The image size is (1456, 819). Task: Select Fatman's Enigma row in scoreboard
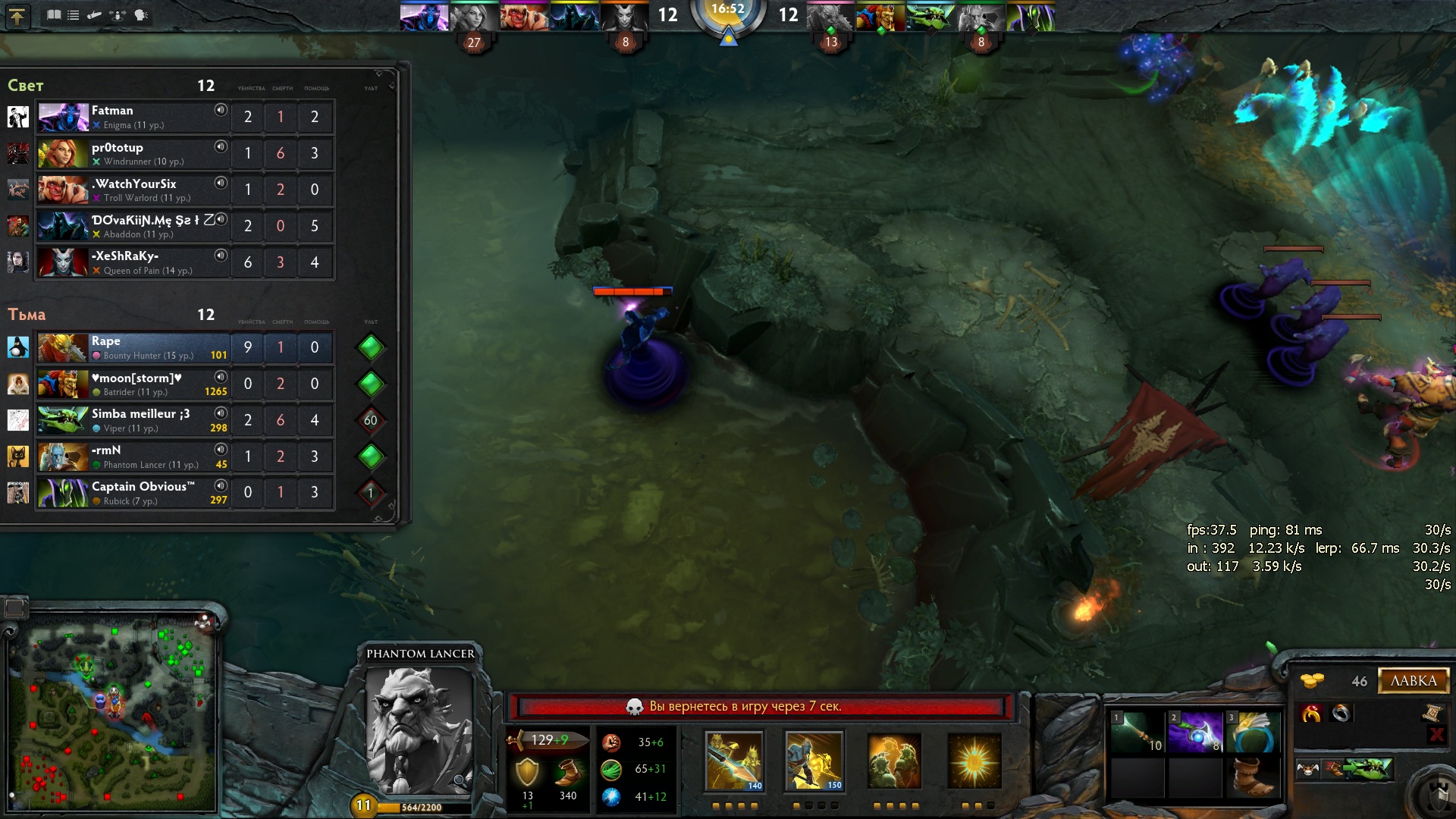click(x=133, y=117)
